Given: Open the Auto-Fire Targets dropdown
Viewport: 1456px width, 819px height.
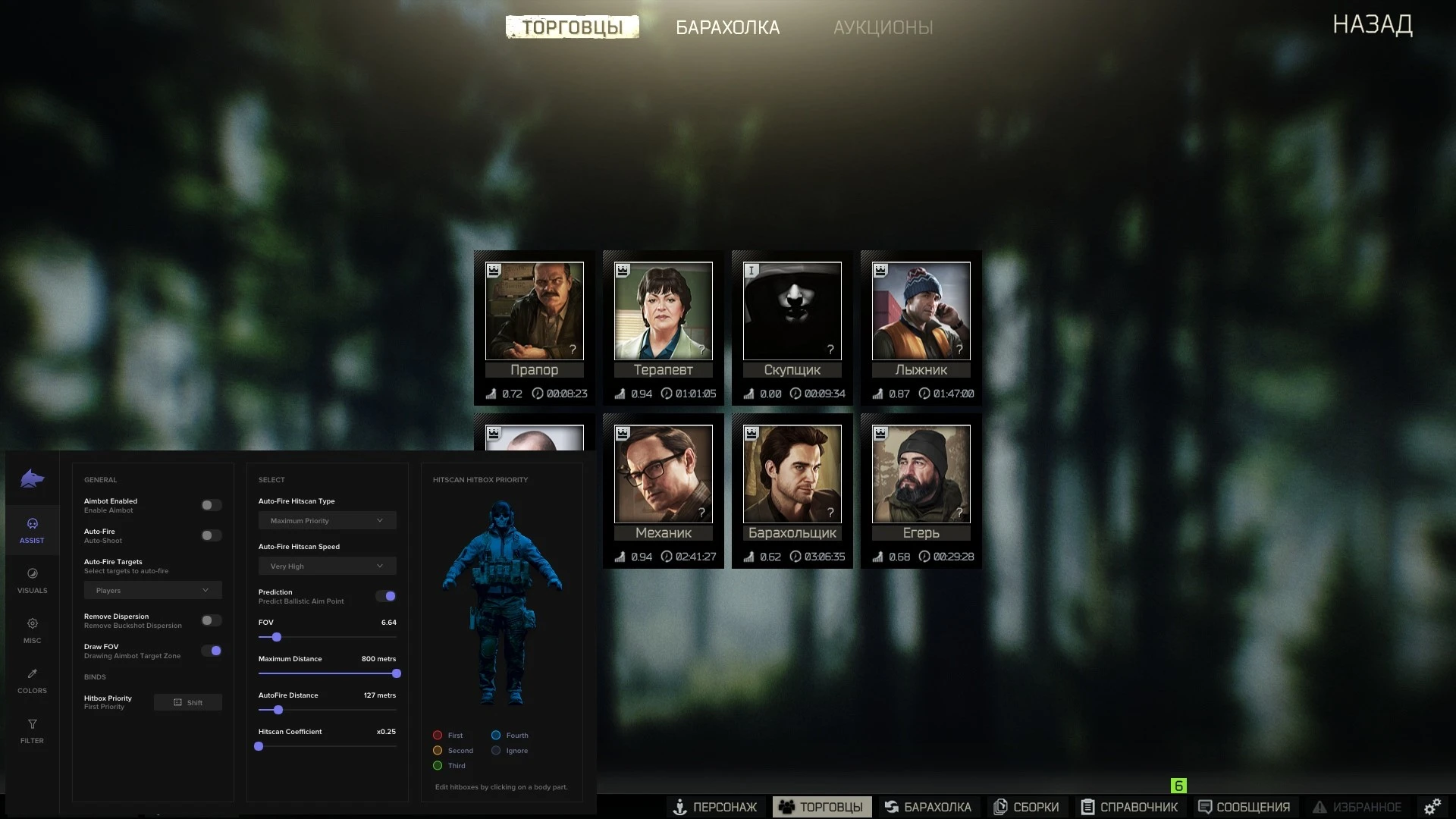Looking at the screenshot, I should click(152, 590).
